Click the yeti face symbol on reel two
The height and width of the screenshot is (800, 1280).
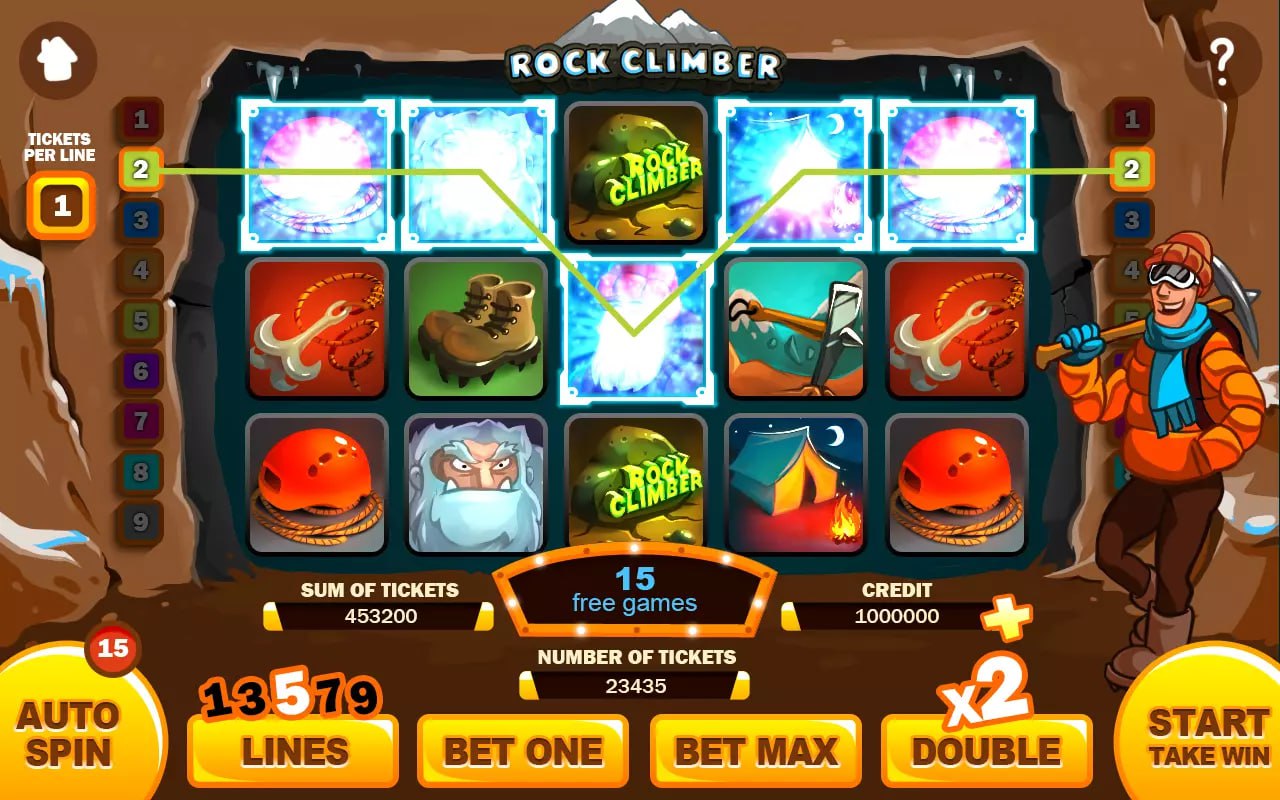(x=477, y=486)
